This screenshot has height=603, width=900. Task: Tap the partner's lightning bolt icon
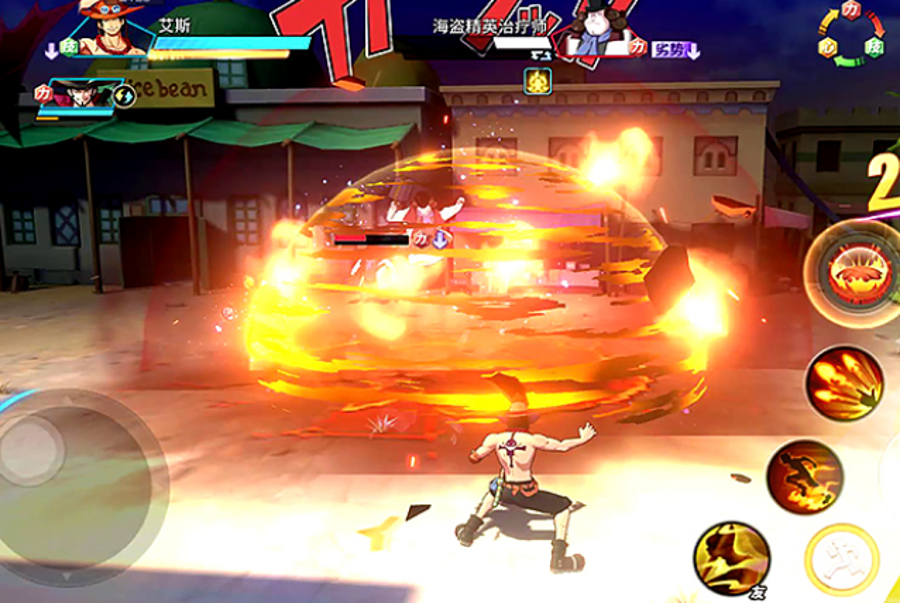pos(124,96)
